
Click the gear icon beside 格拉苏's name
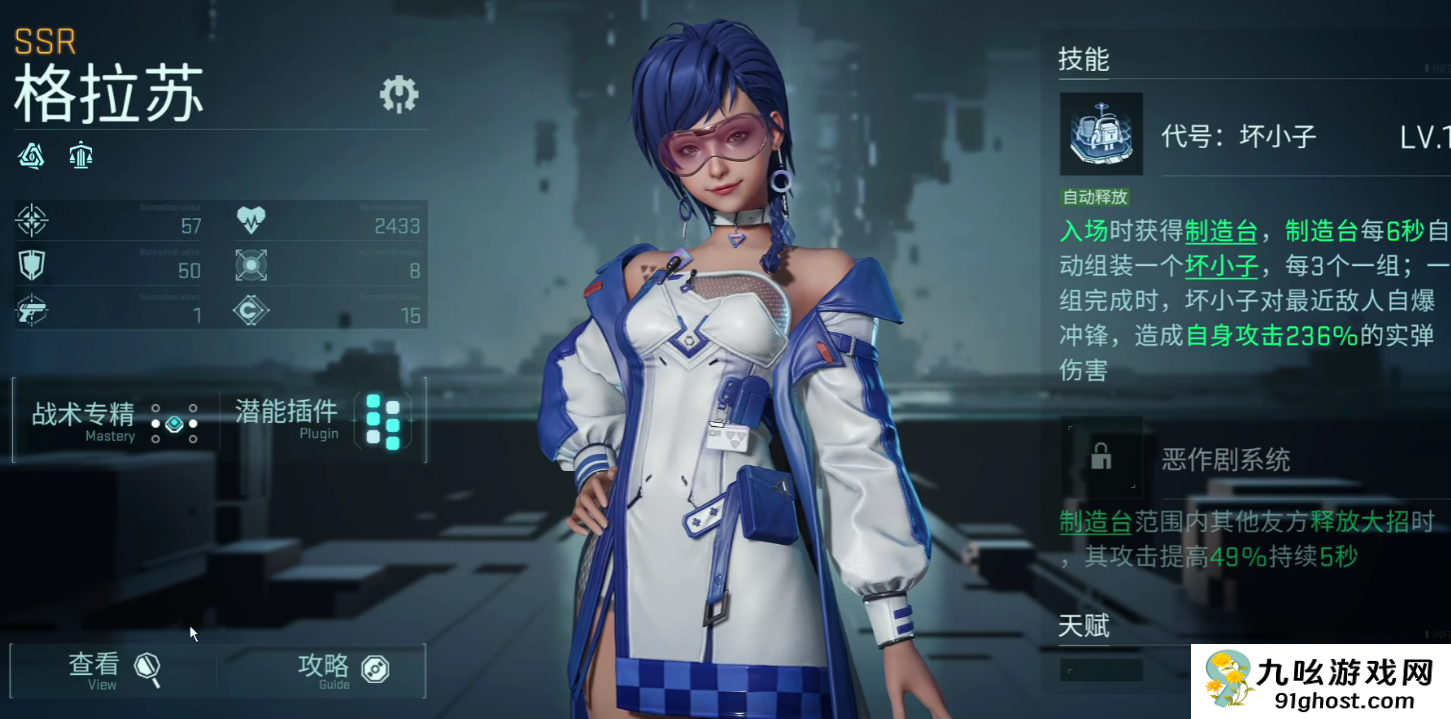[x=399, y=94]
